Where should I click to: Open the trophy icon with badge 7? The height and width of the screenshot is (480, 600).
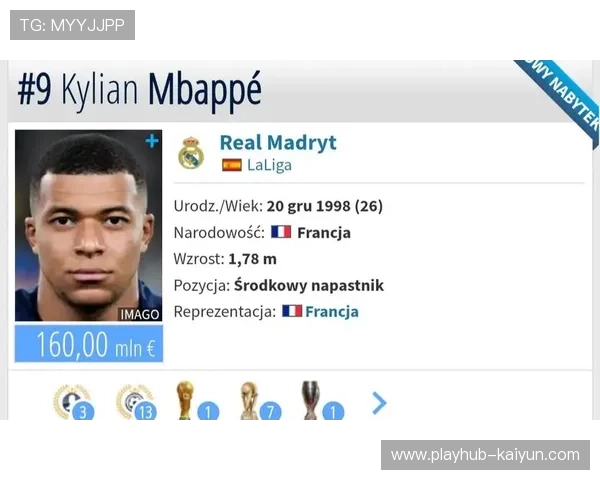pyautogui.click(x=248, y=401)
